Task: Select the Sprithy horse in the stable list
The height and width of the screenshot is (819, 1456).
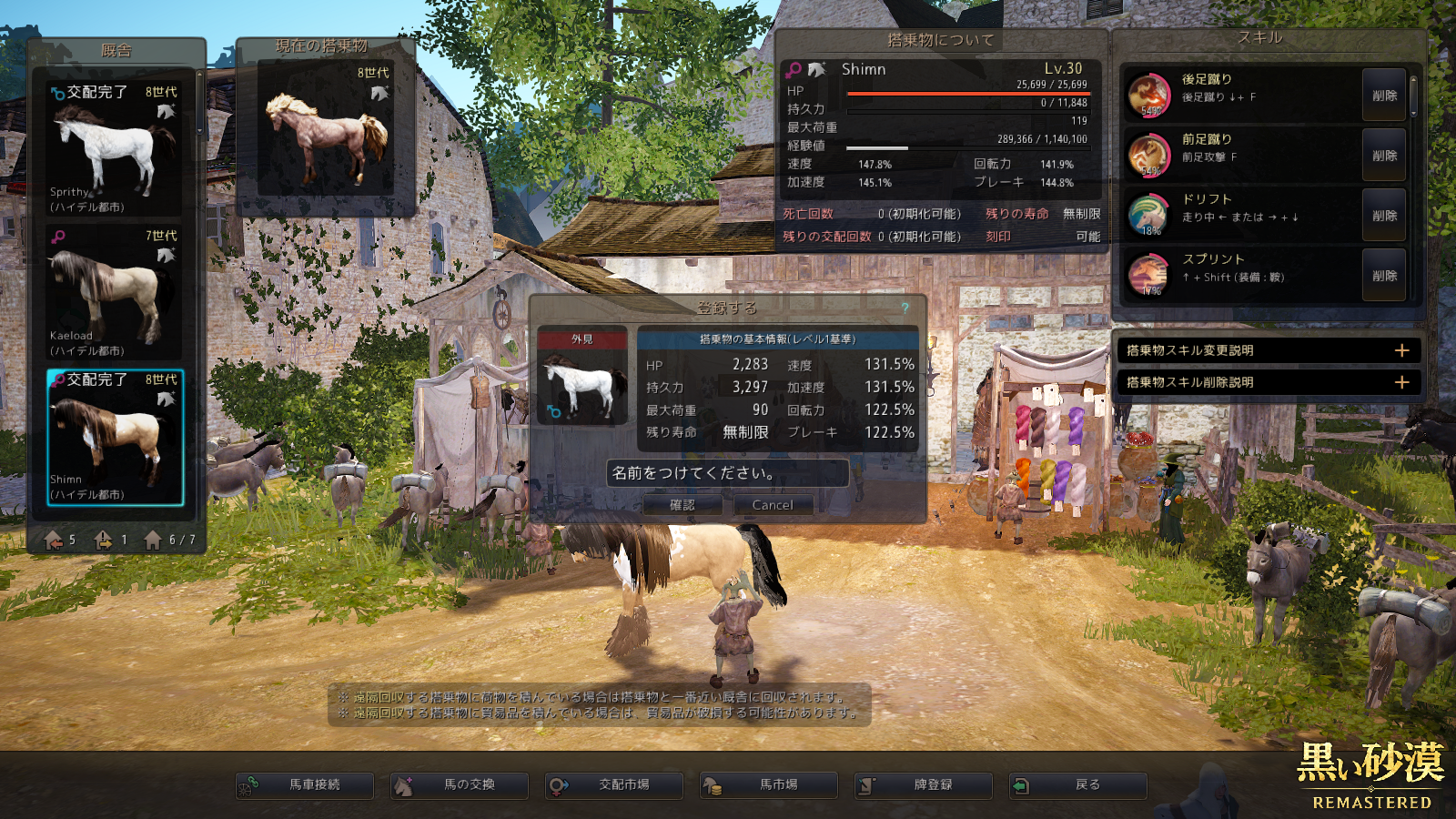Action: [x=115, y=149]
